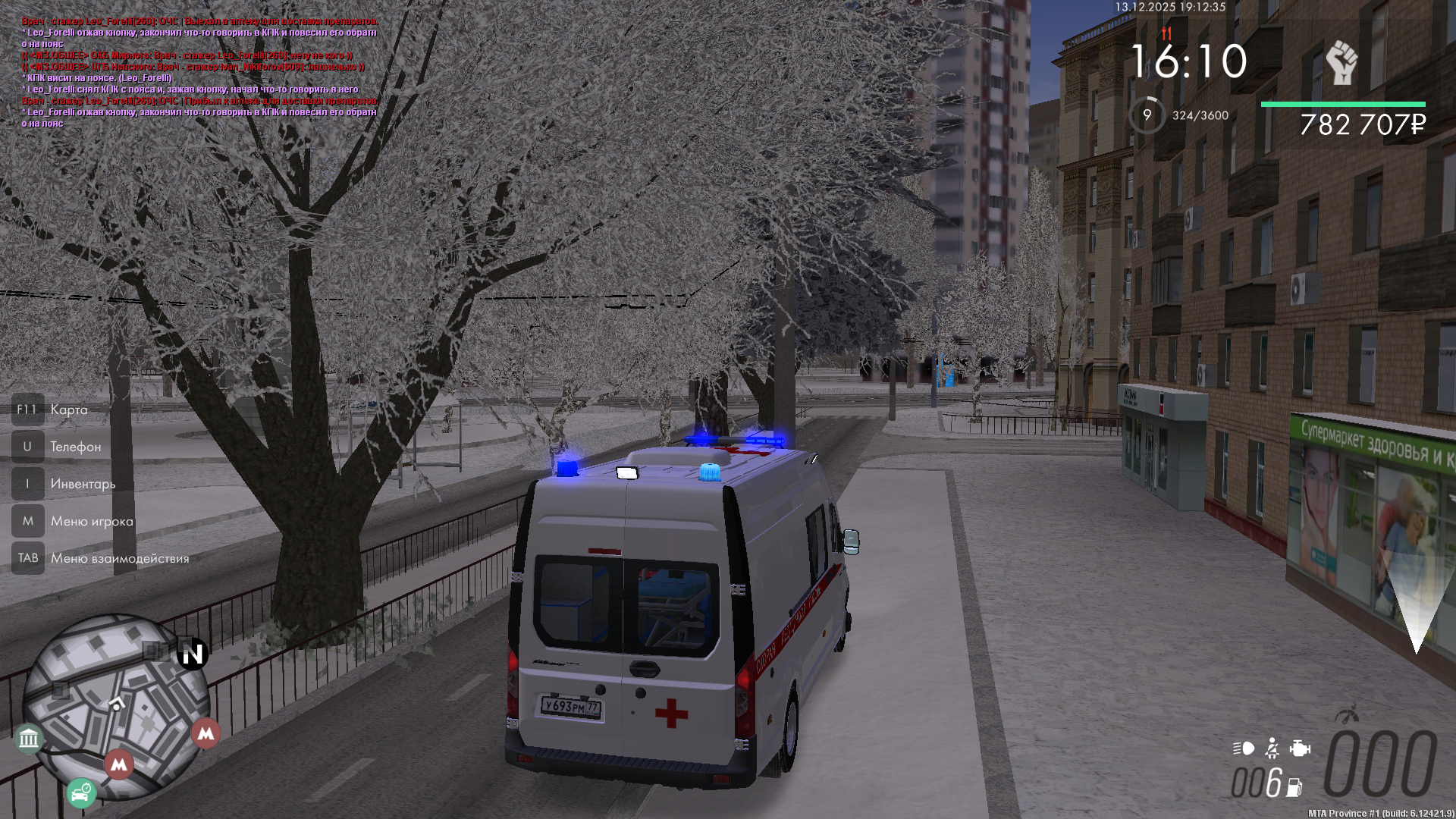This screenshot has height=819, width=1456.
Task: Click the north N compass marker
Action: pyautogui.click(x=193, y=654)
